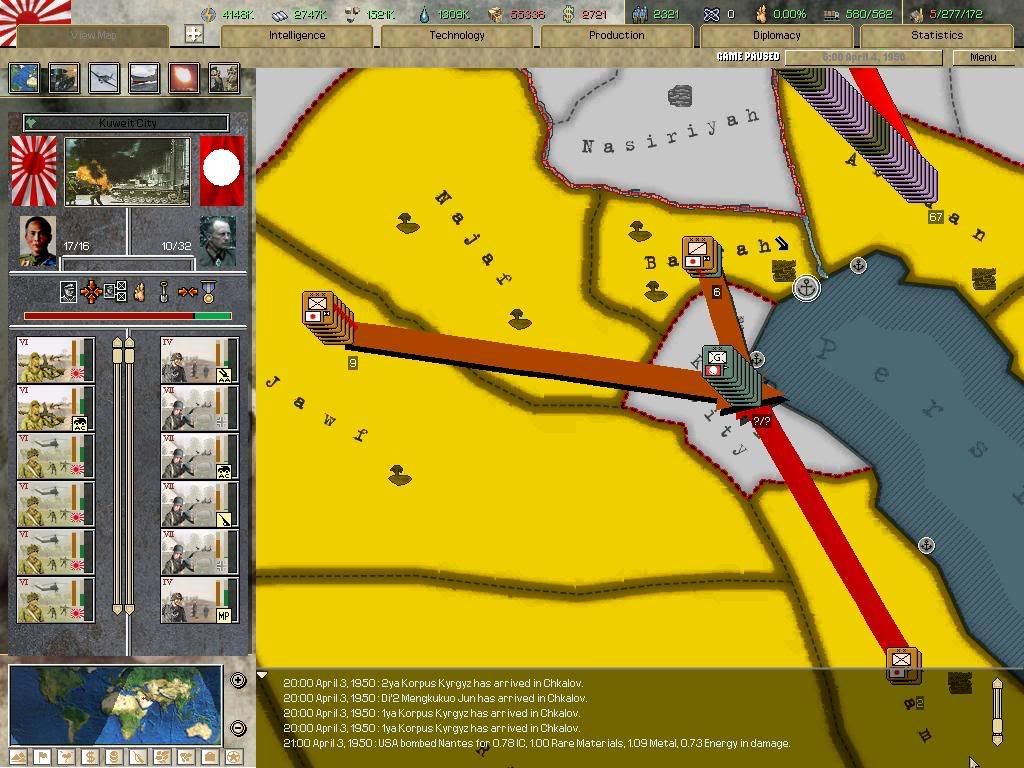
Task: Switch to the Technology tab
Action: pyautogui.click(x=457, y=36)
